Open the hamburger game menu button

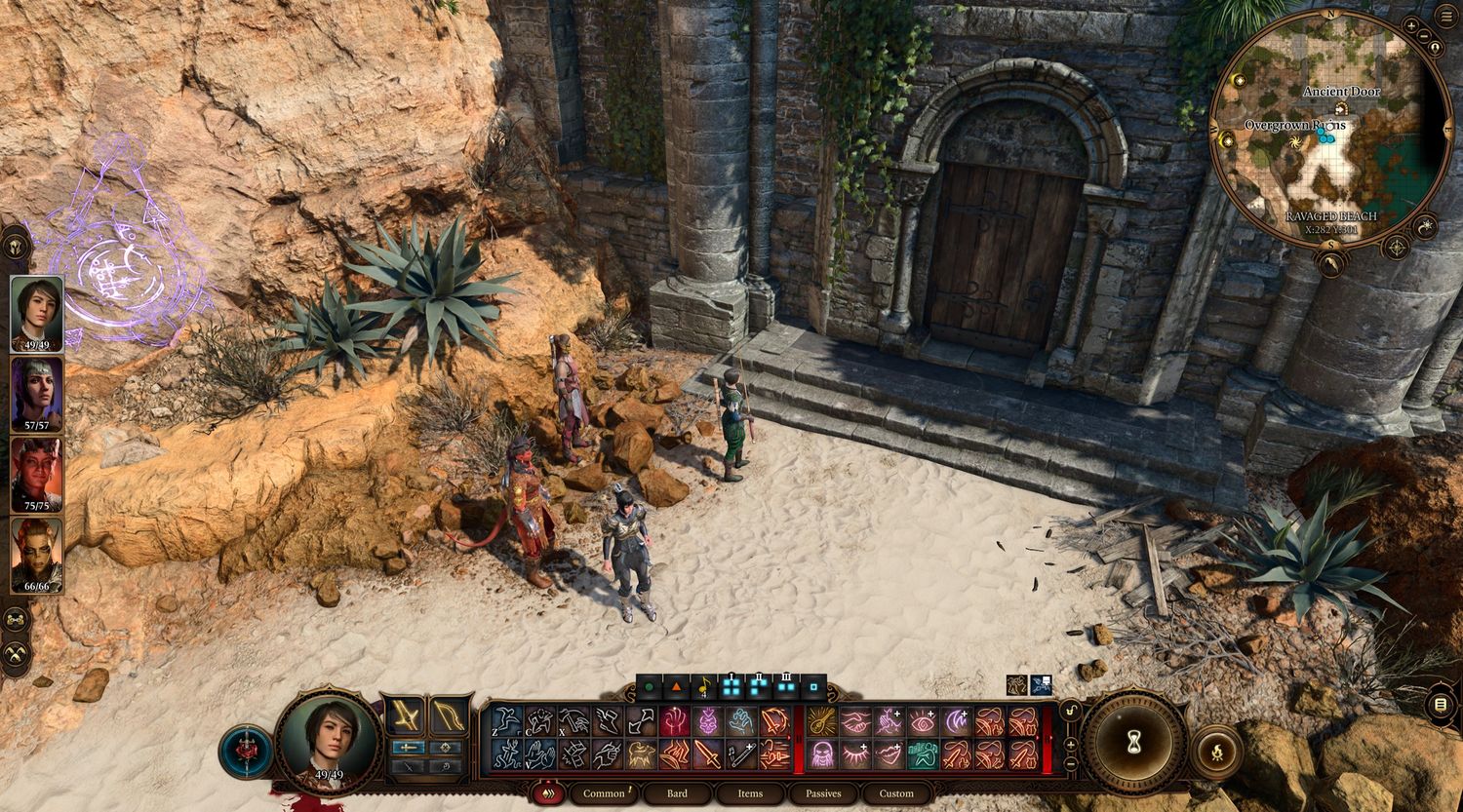pyautogui.click(x=1442, y=705)
